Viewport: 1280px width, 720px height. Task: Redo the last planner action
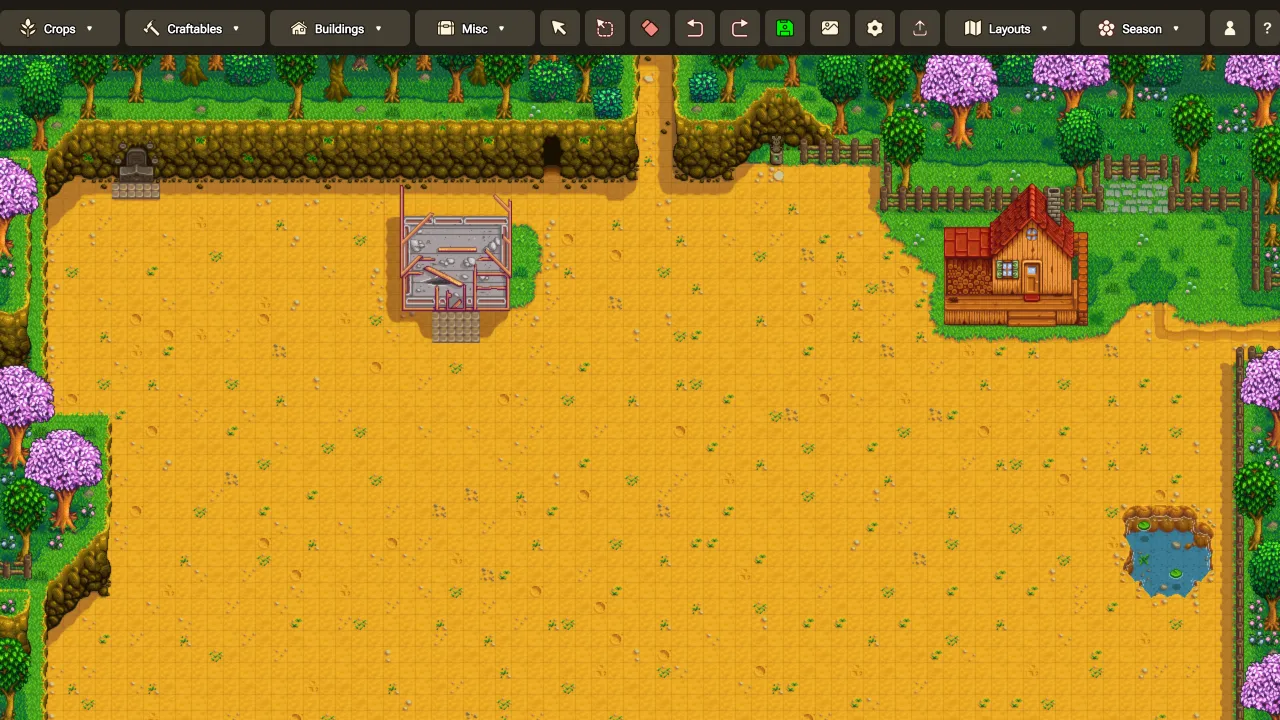click(739, 28)
